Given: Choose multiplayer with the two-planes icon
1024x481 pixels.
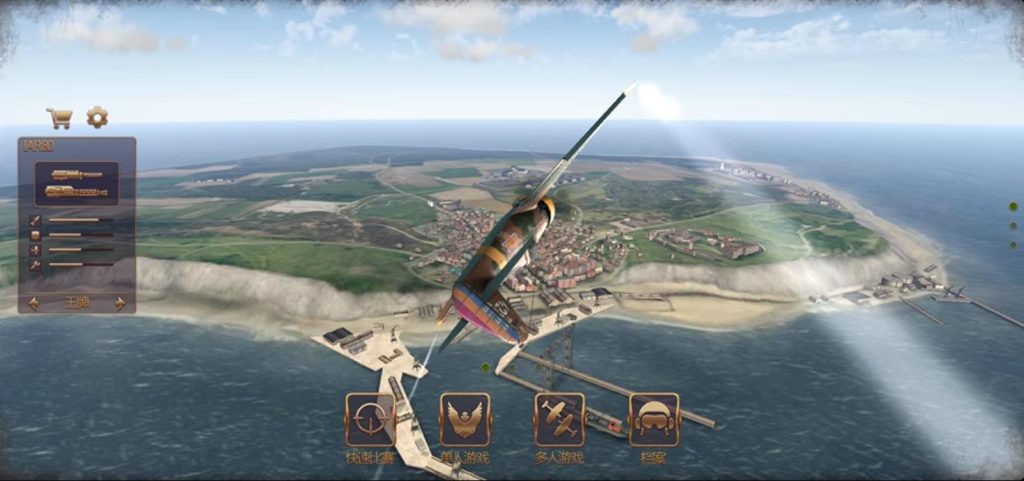Looking at the screenshot, I should point(560,419).
